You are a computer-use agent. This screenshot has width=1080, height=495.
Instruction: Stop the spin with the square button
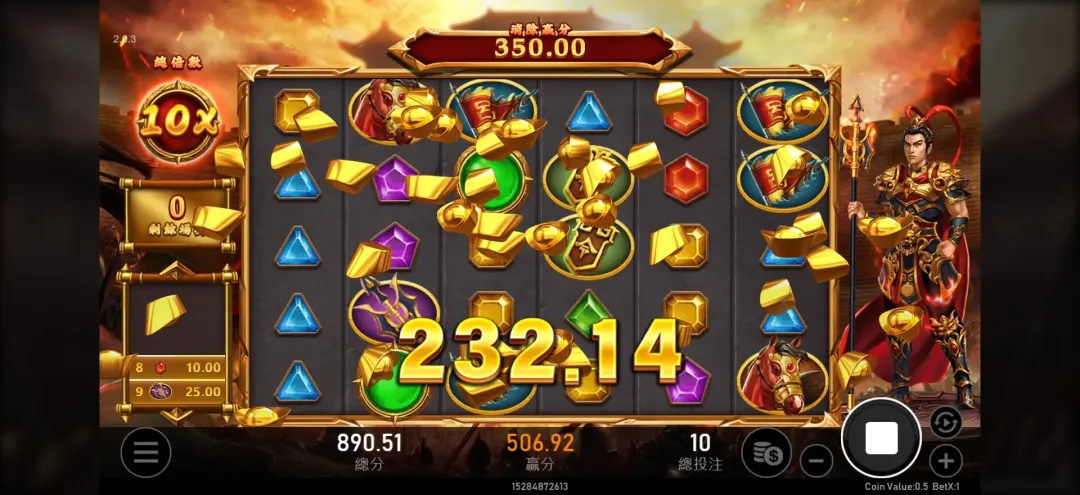[x=881, y=438]
